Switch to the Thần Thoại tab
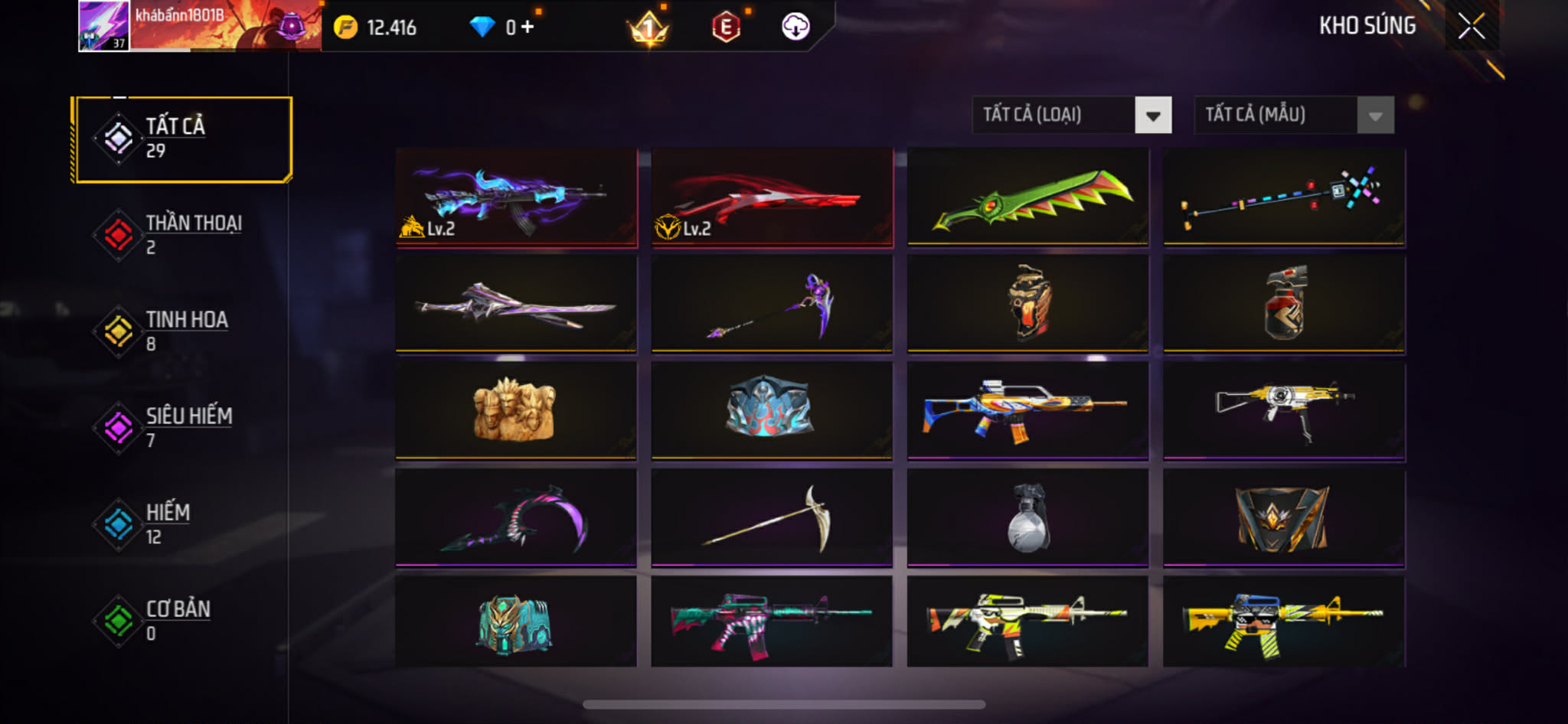 pyautogui.click(x=183, y=235)
